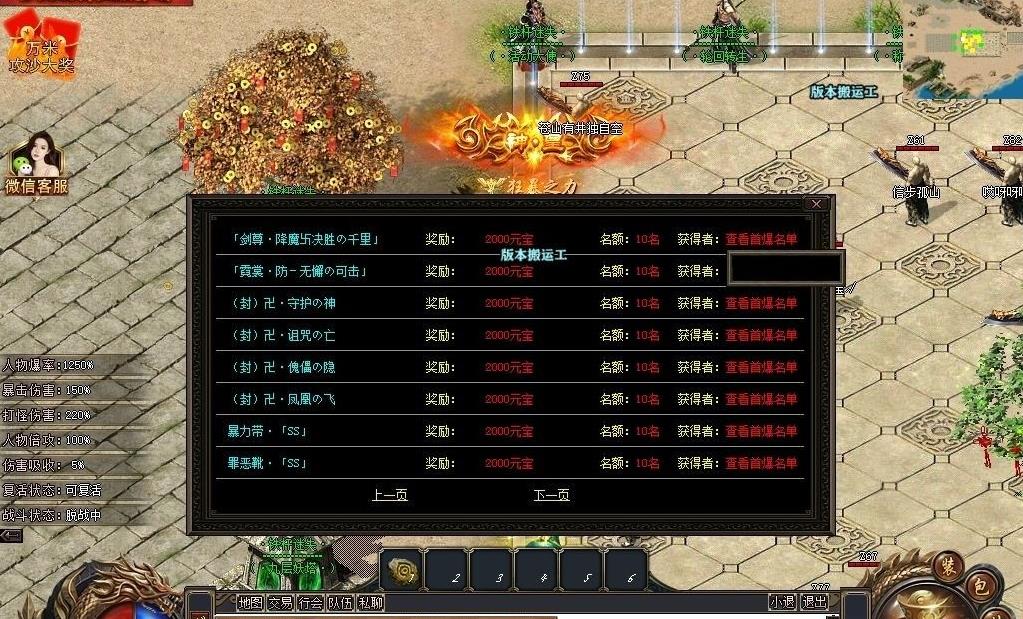Open the 包 bag button
The image size is (1023, 619).
(x=981, y=587)
